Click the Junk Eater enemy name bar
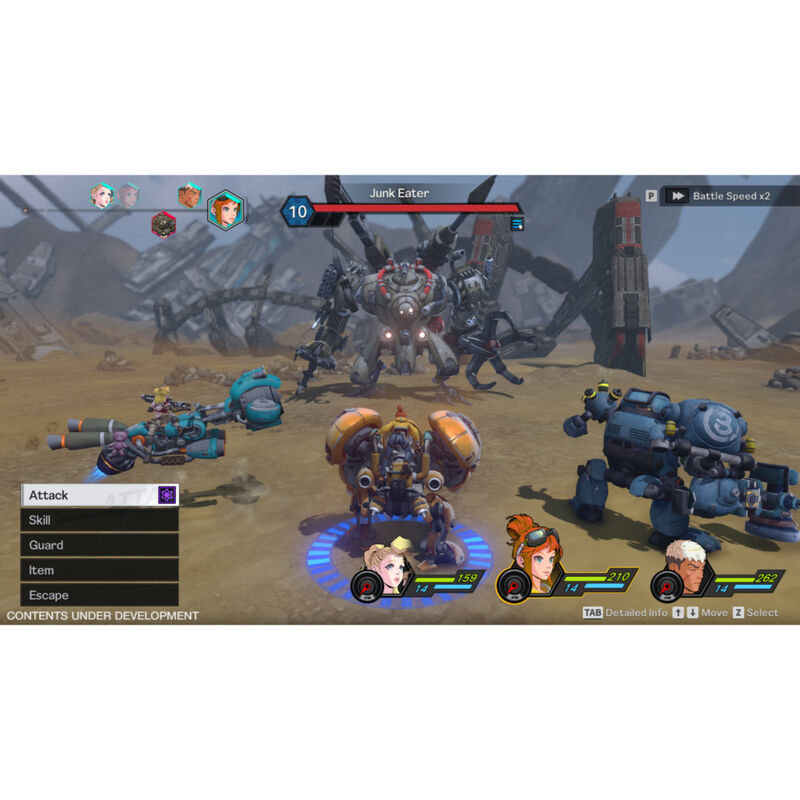The height and width of the screenshot is (800, 800). click(x=399, y=193)
